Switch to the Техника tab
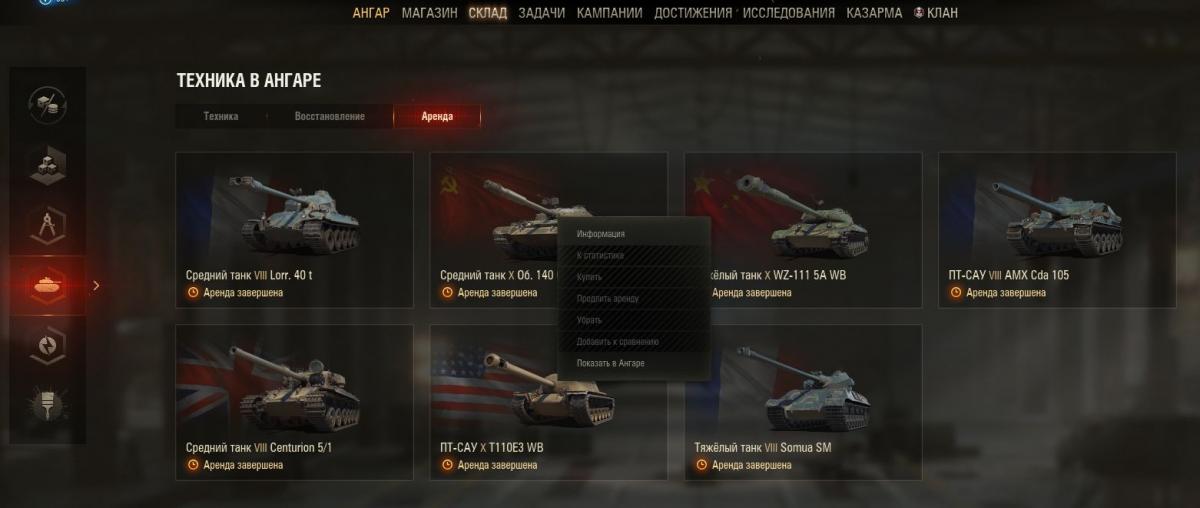This screenshot has height=508, width=1200. 221,116
